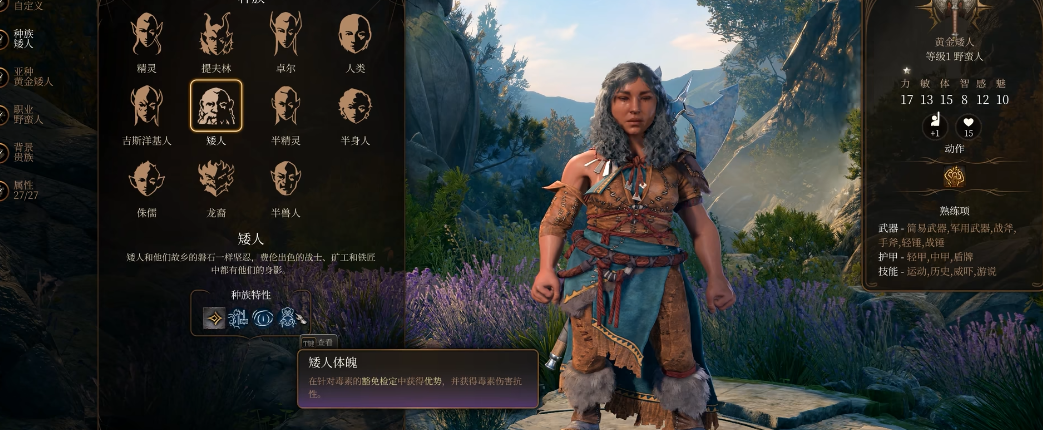The width and height of the screenshot is (1043, 430).
Task: Select the 人类 (Human) race
Action: 355,34
